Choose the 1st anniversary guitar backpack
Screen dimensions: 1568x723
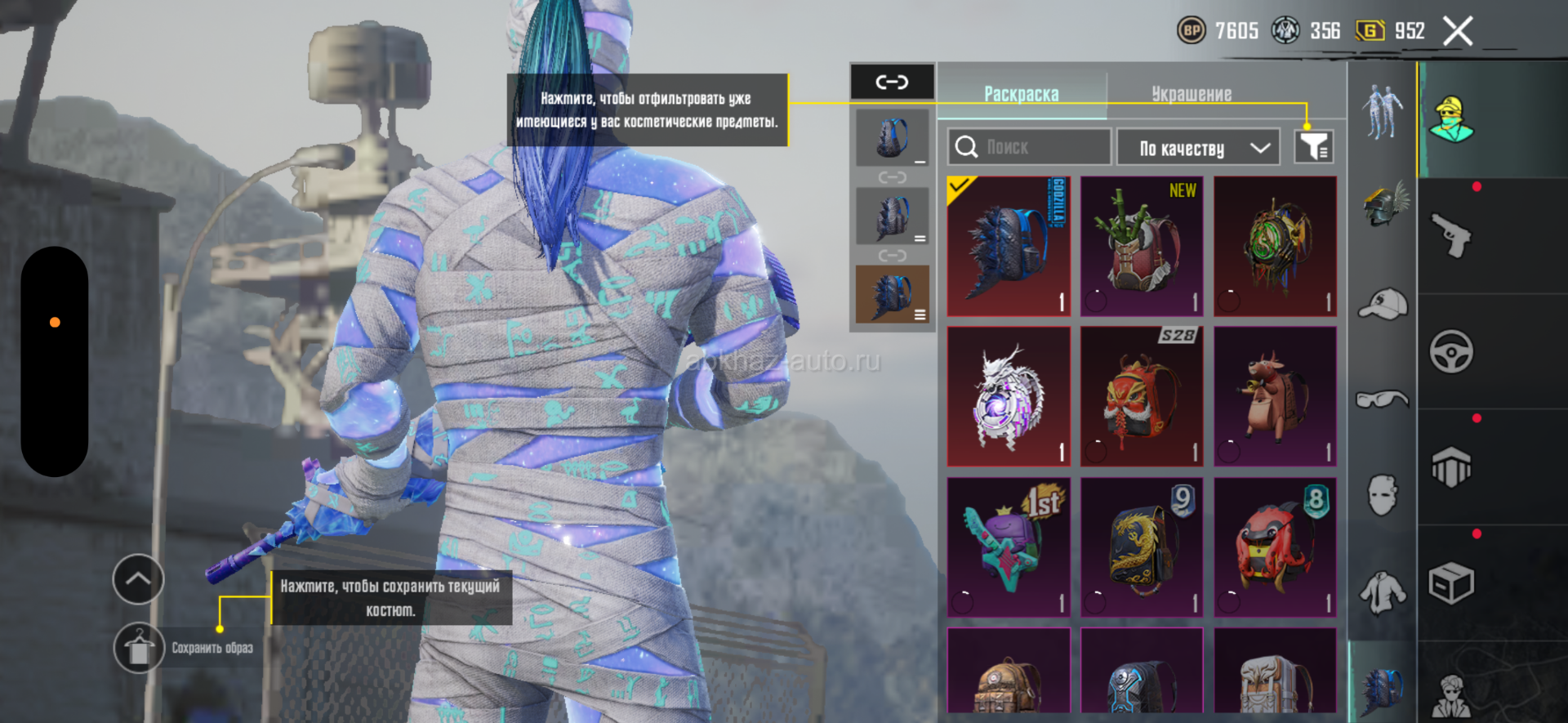pyautogui.click(x=1009, y=547)
